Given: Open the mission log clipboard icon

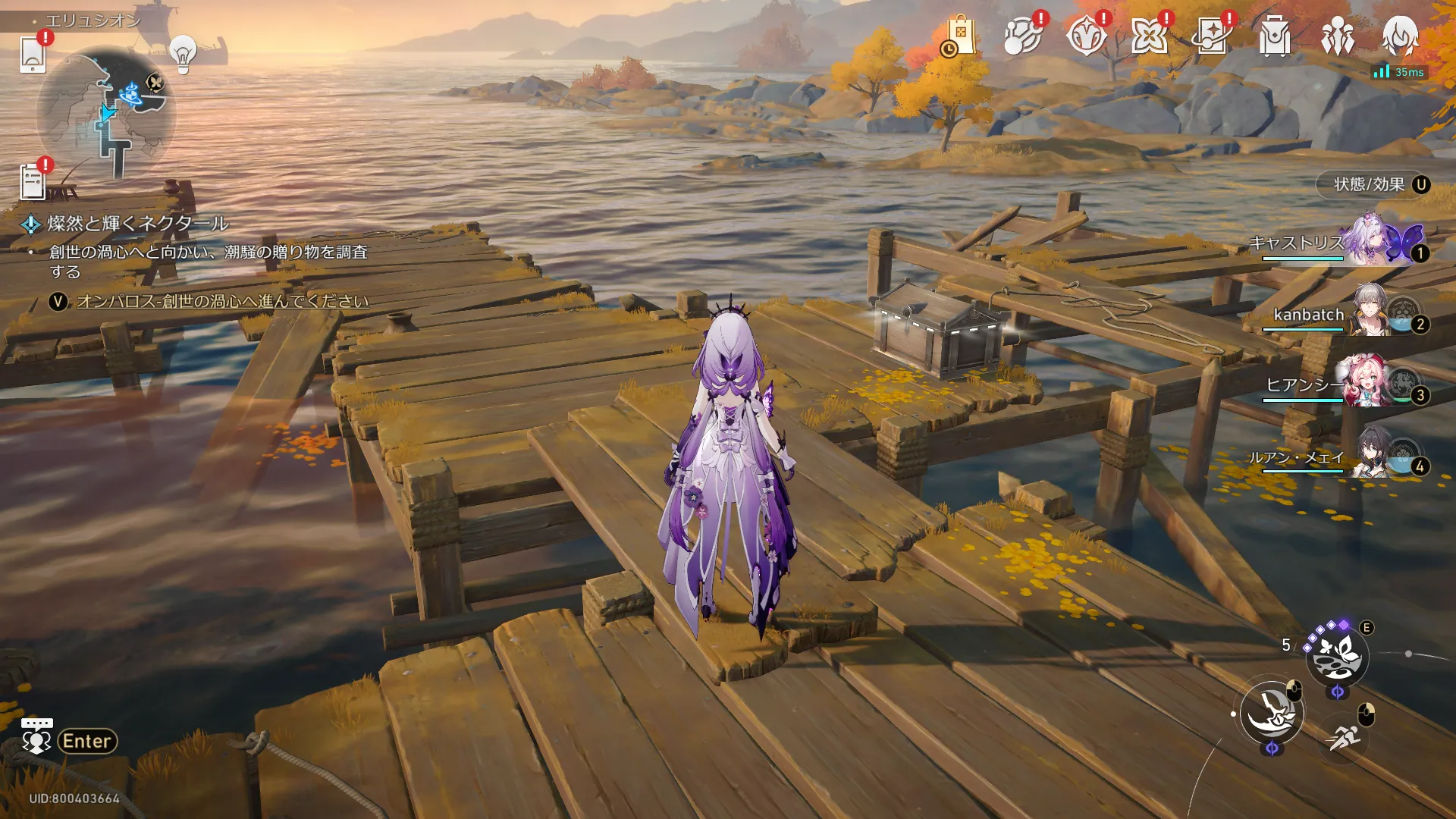Looking at the screenshot, I should tap(33, 182).
